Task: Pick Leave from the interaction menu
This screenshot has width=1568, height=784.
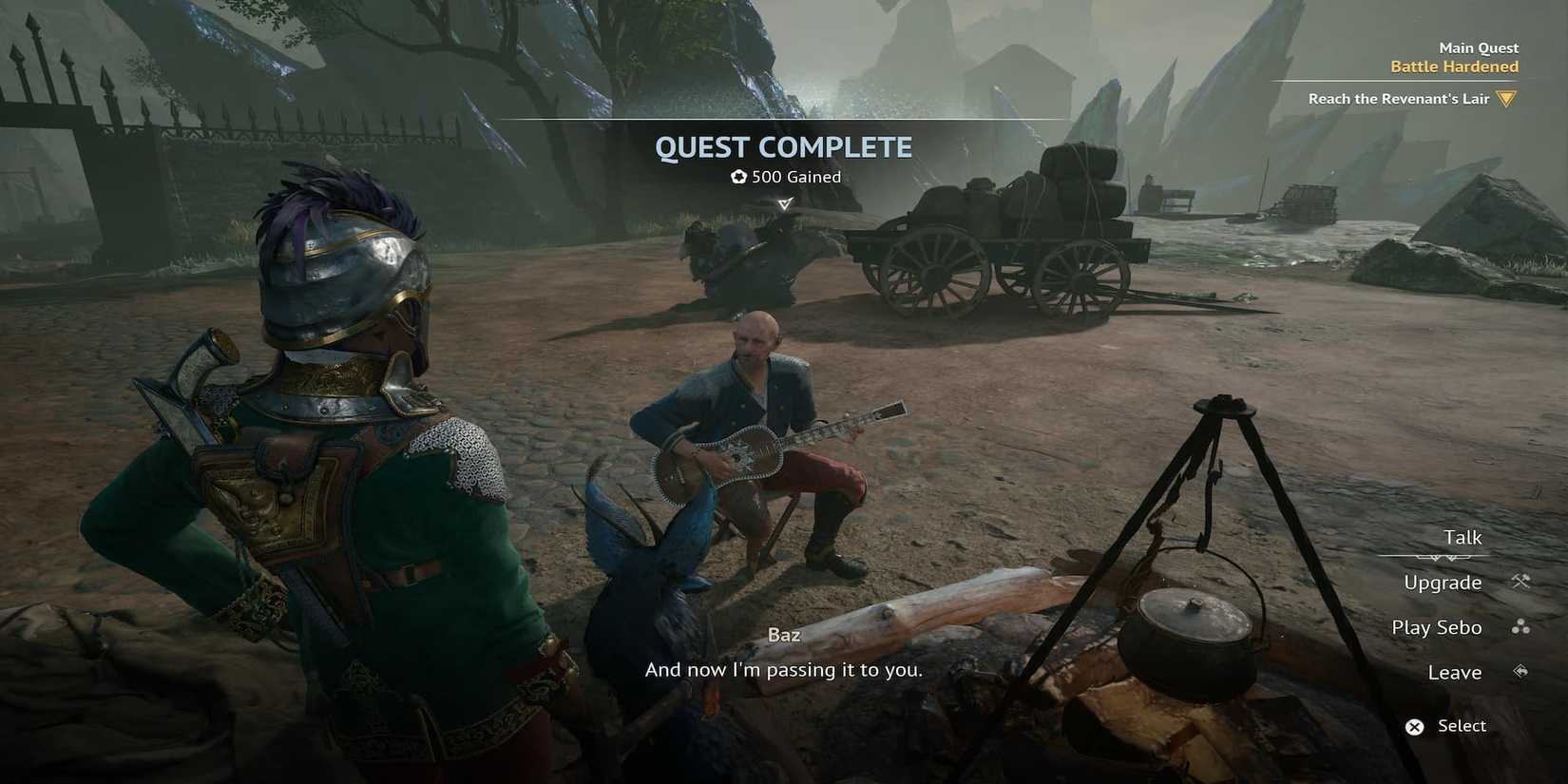Action: click(x=1454, y=672)
